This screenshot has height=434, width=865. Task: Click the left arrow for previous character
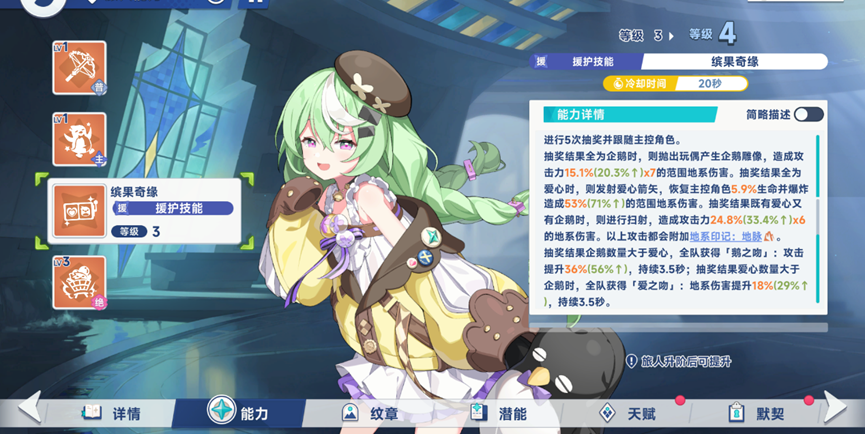coord(29,408)
